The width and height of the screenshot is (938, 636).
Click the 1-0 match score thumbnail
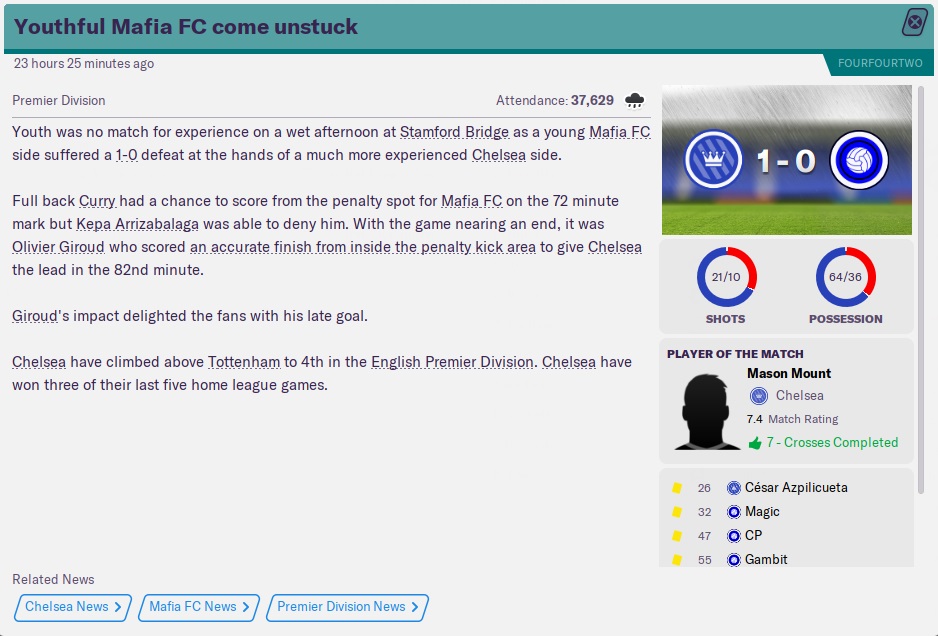pos(787,160)
